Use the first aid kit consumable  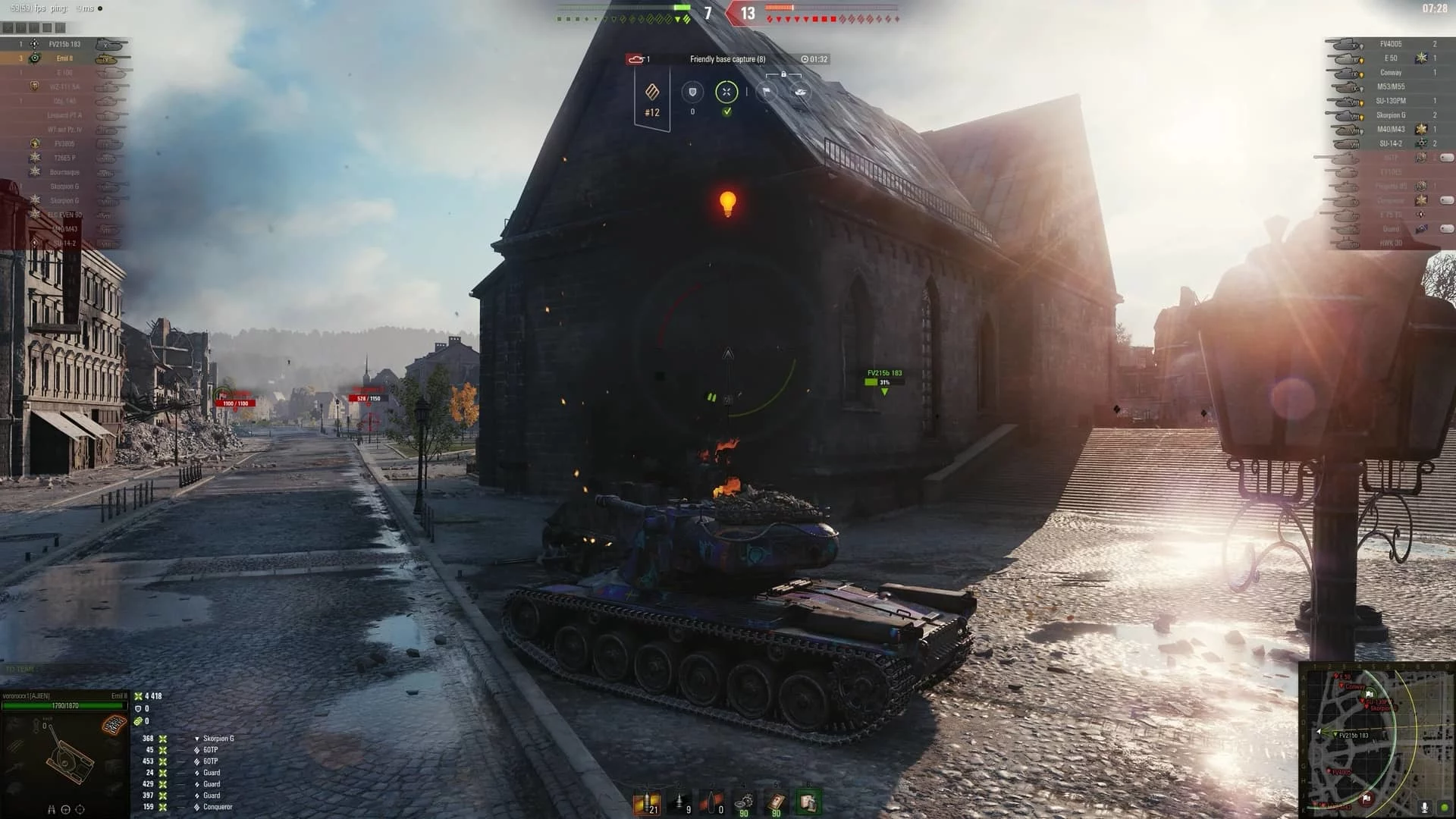[x=776, y=802]
